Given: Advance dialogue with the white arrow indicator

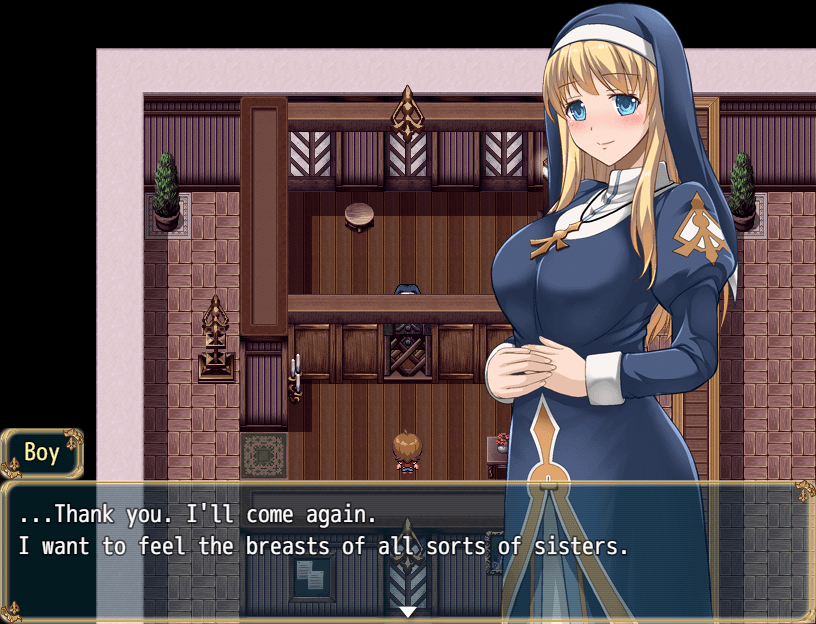Looking at the screenshot, I should click(x=408, y=611).
